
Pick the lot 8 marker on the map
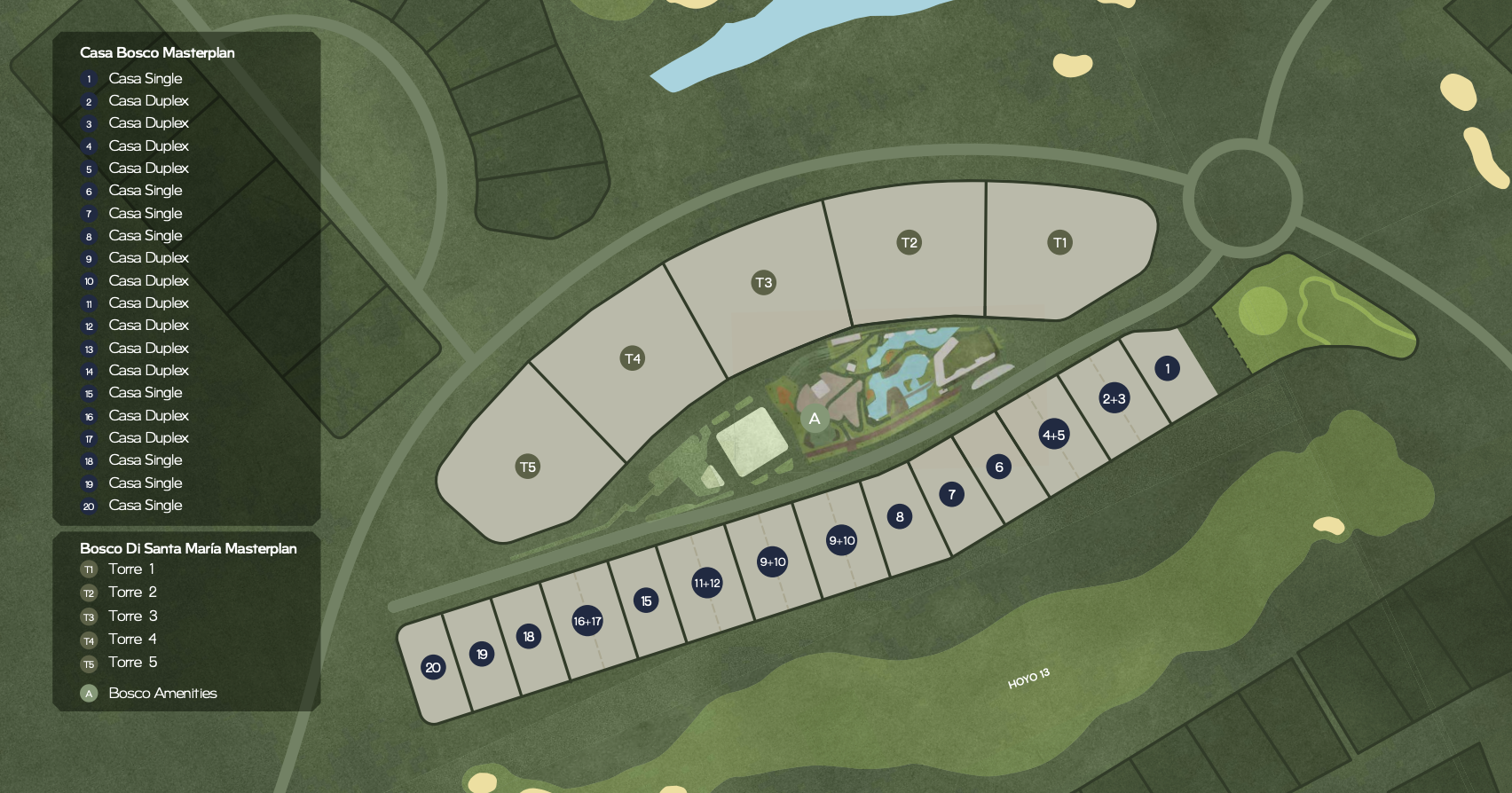point(899,516)
